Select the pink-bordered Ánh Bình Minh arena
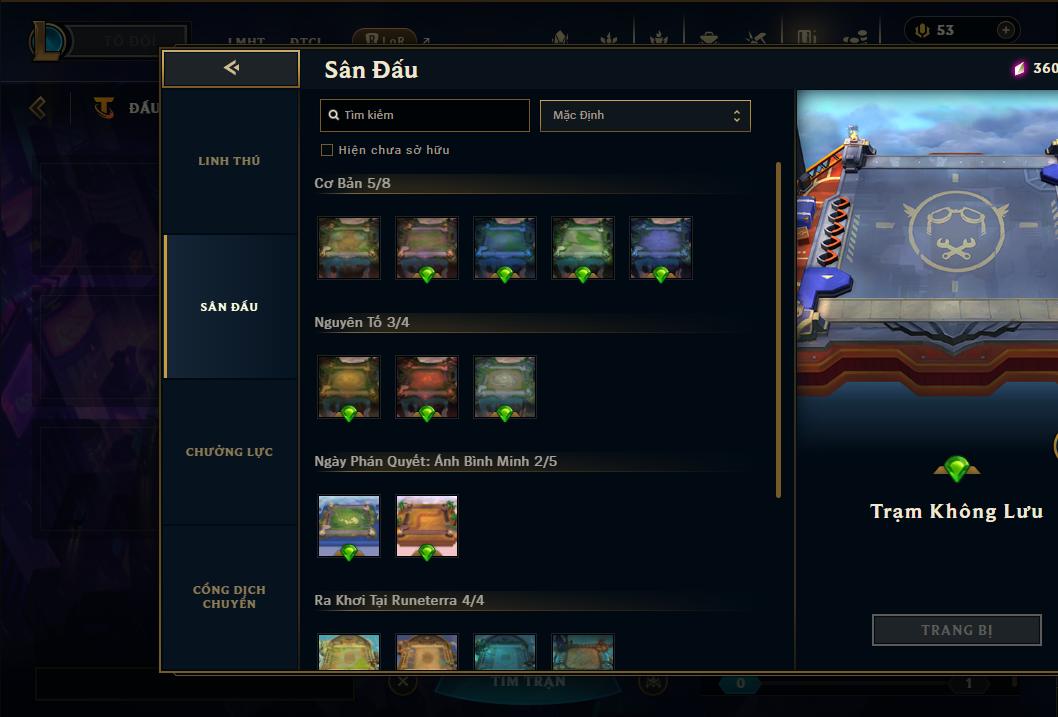1058x717 pixels. [427, 526]
